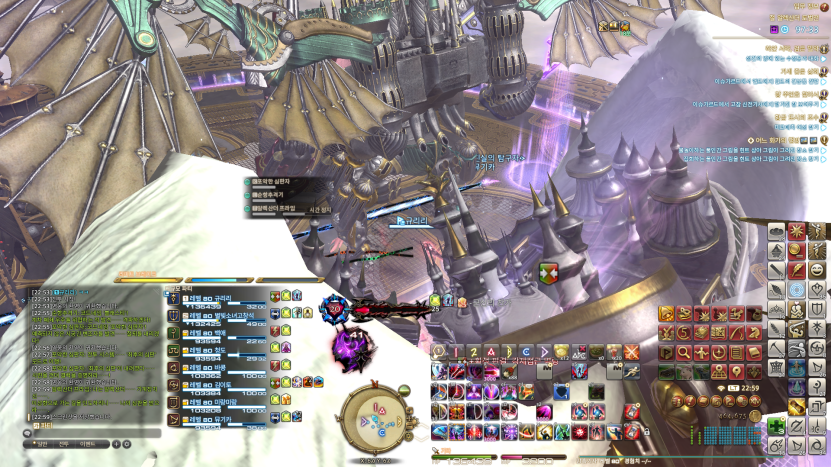Select waymark 1 on the marker bar
Screen dimensions: 831x467
coord(439,351)
